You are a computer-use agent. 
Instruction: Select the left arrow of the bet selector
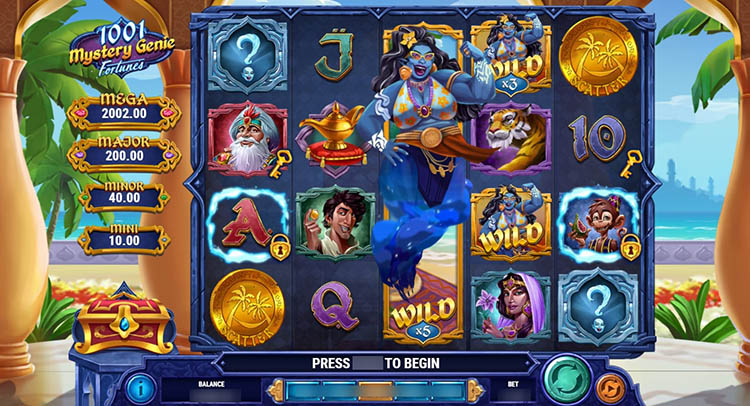[276, 389]
